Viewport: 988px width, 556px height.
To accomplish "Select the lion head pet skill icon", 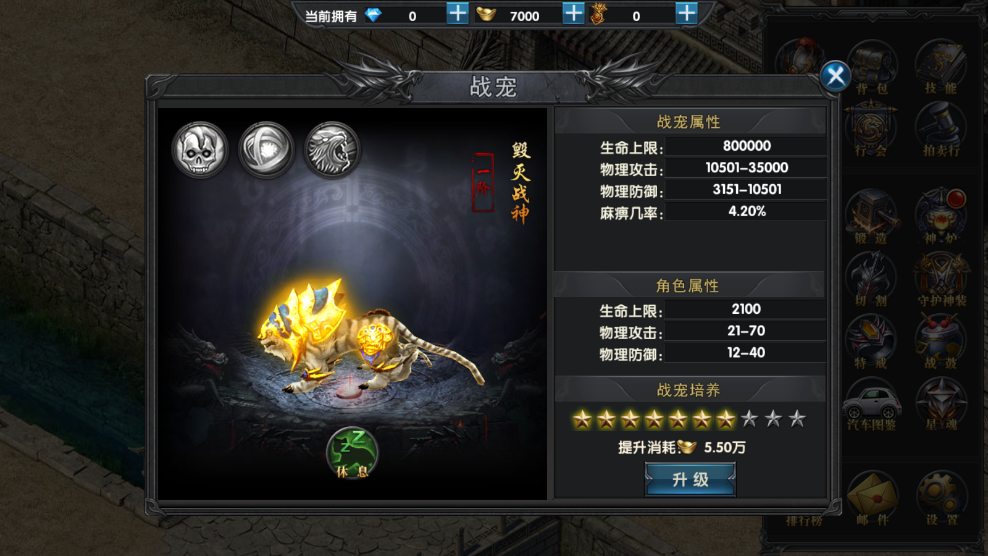I will coord(332,150).
